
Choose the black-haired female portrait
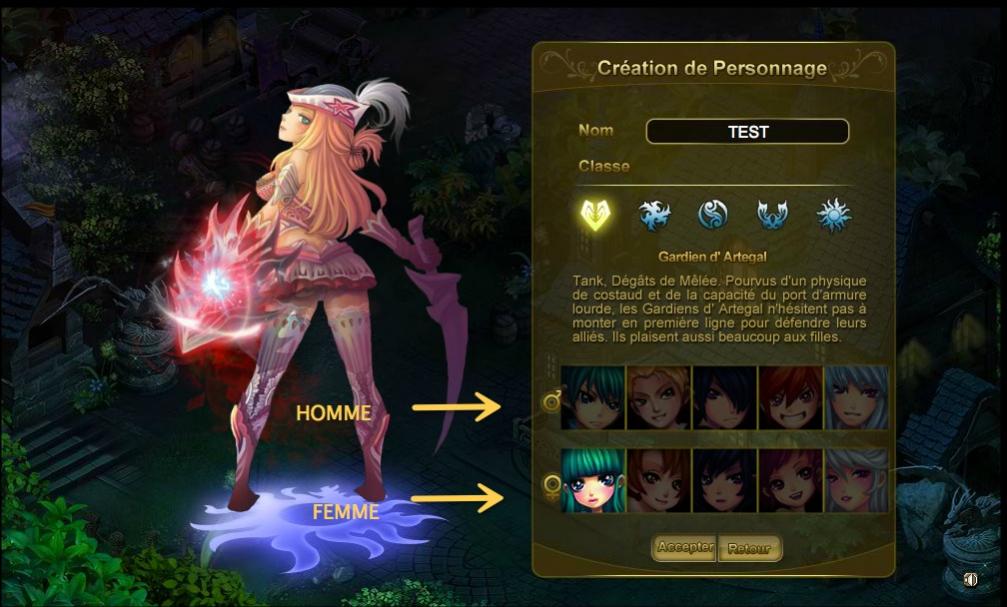724,480
